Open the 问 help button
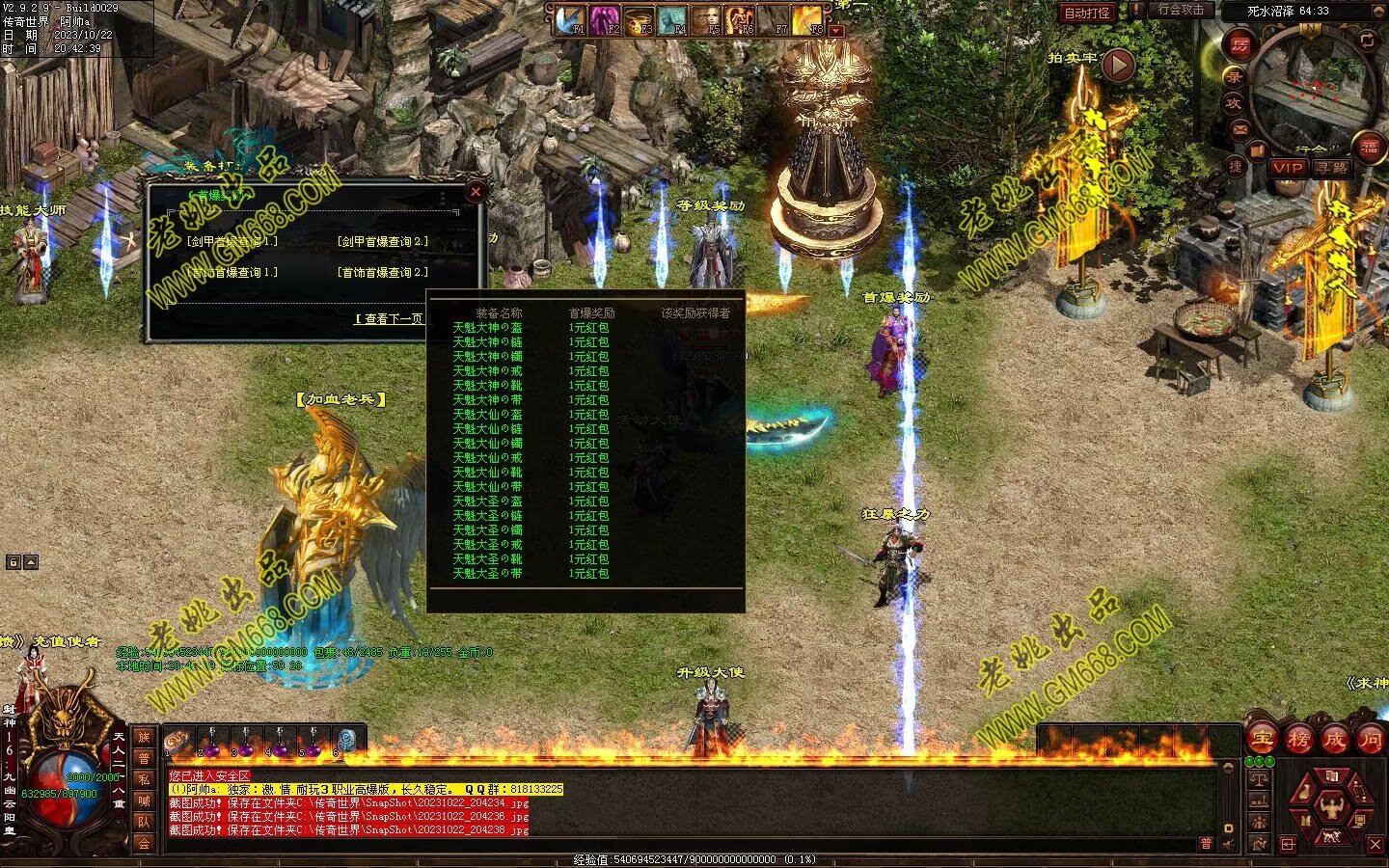 (1371, 740)
